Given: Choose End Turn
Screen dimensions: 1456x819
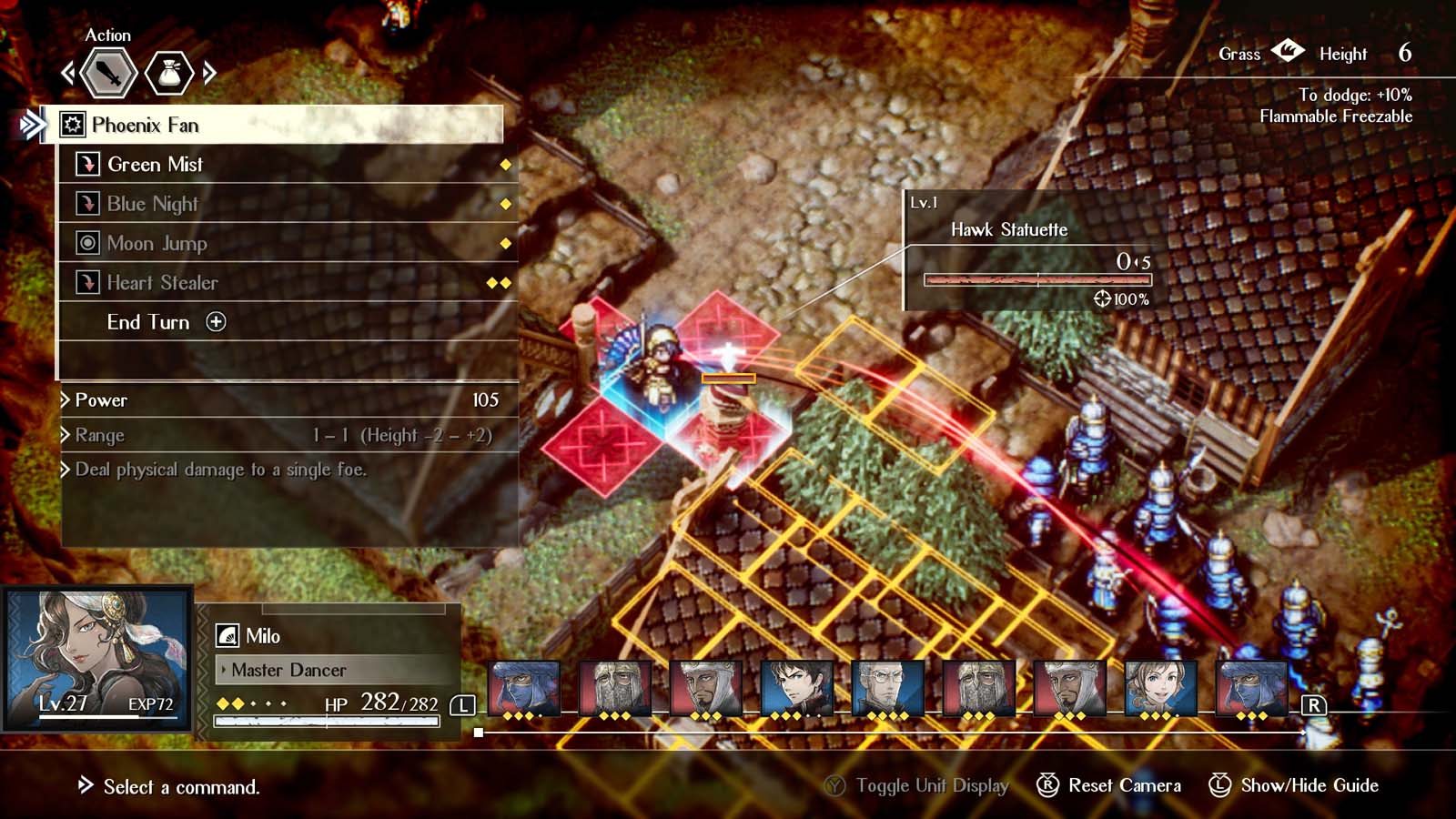Looking at the screenshot, I should 148,322.
